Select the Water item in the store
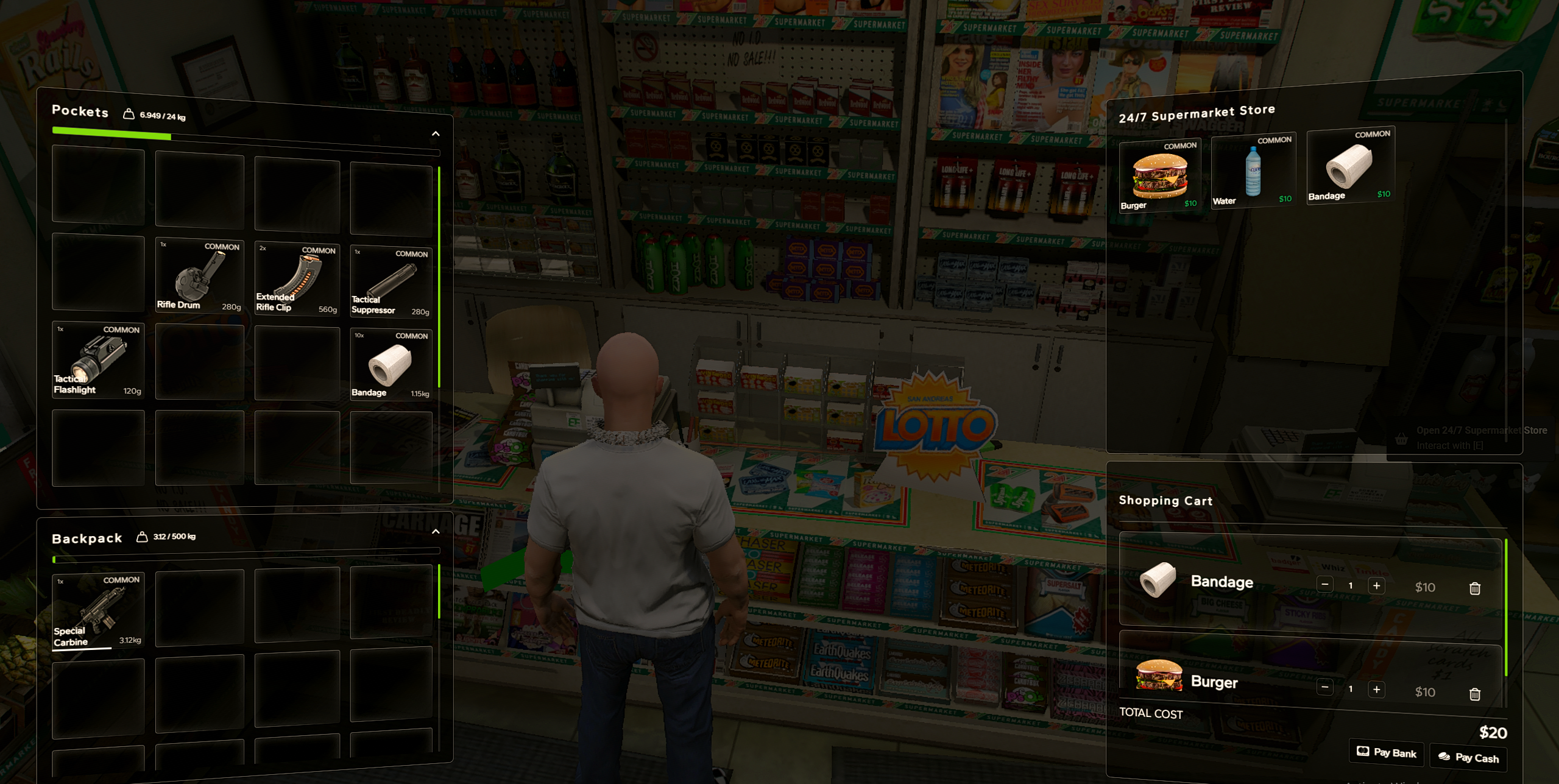Viewport: 1559px width, 784px height. (x=1253, y=172)
